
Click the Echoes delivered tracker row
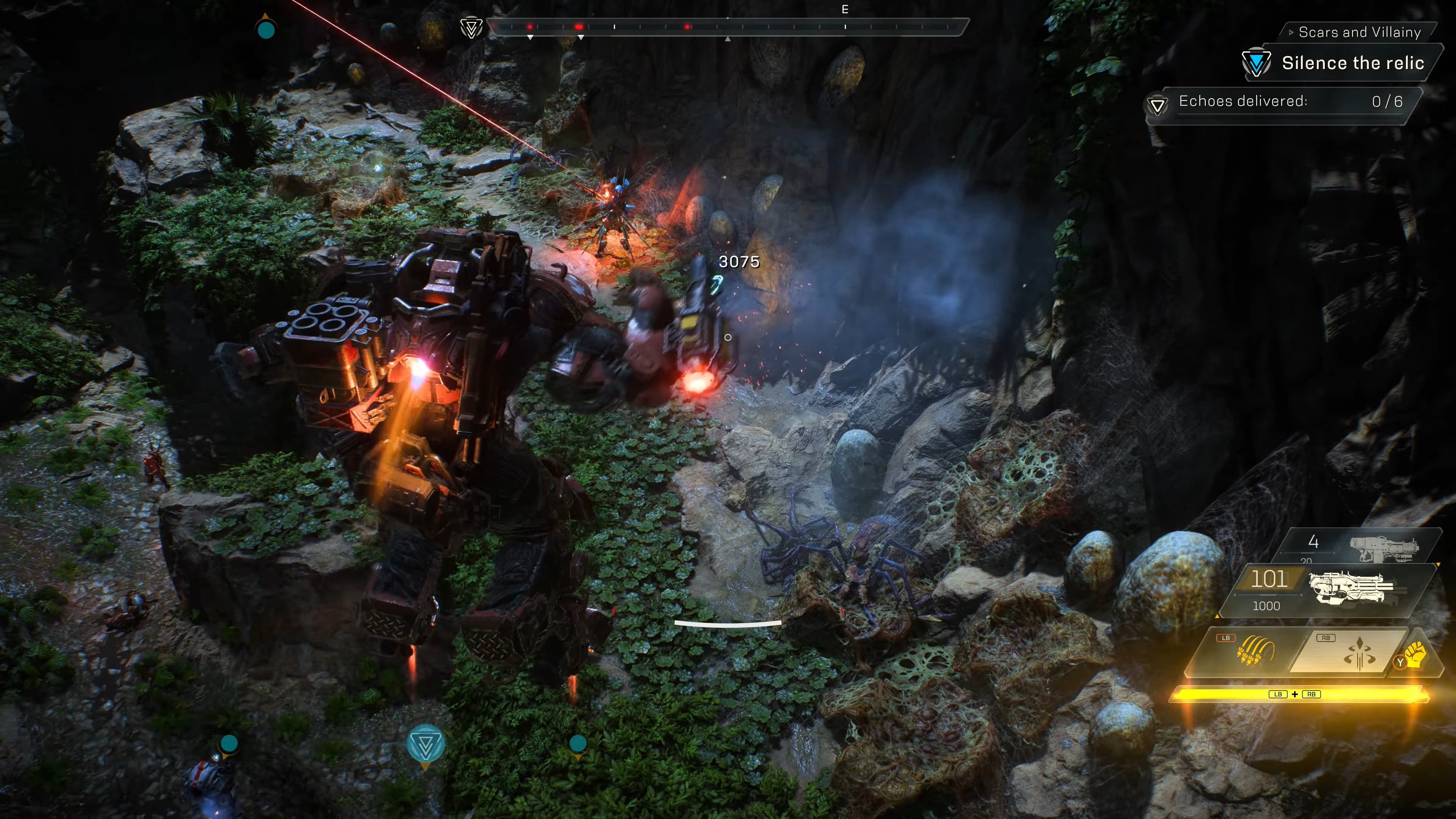(1283, 102)
